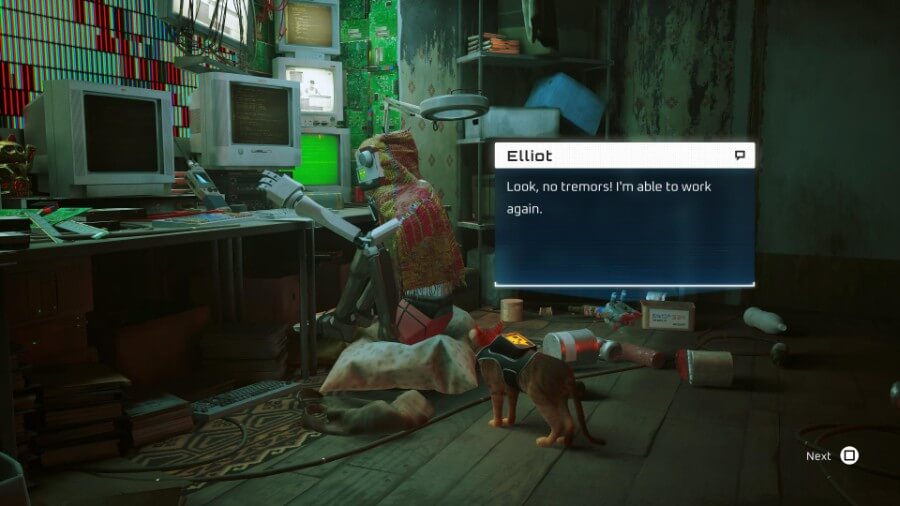Advance Elliot's "Look, no tremors!" dialogue box
The height and width of the screenshot is (506, 900).
[x=848, y=456]
